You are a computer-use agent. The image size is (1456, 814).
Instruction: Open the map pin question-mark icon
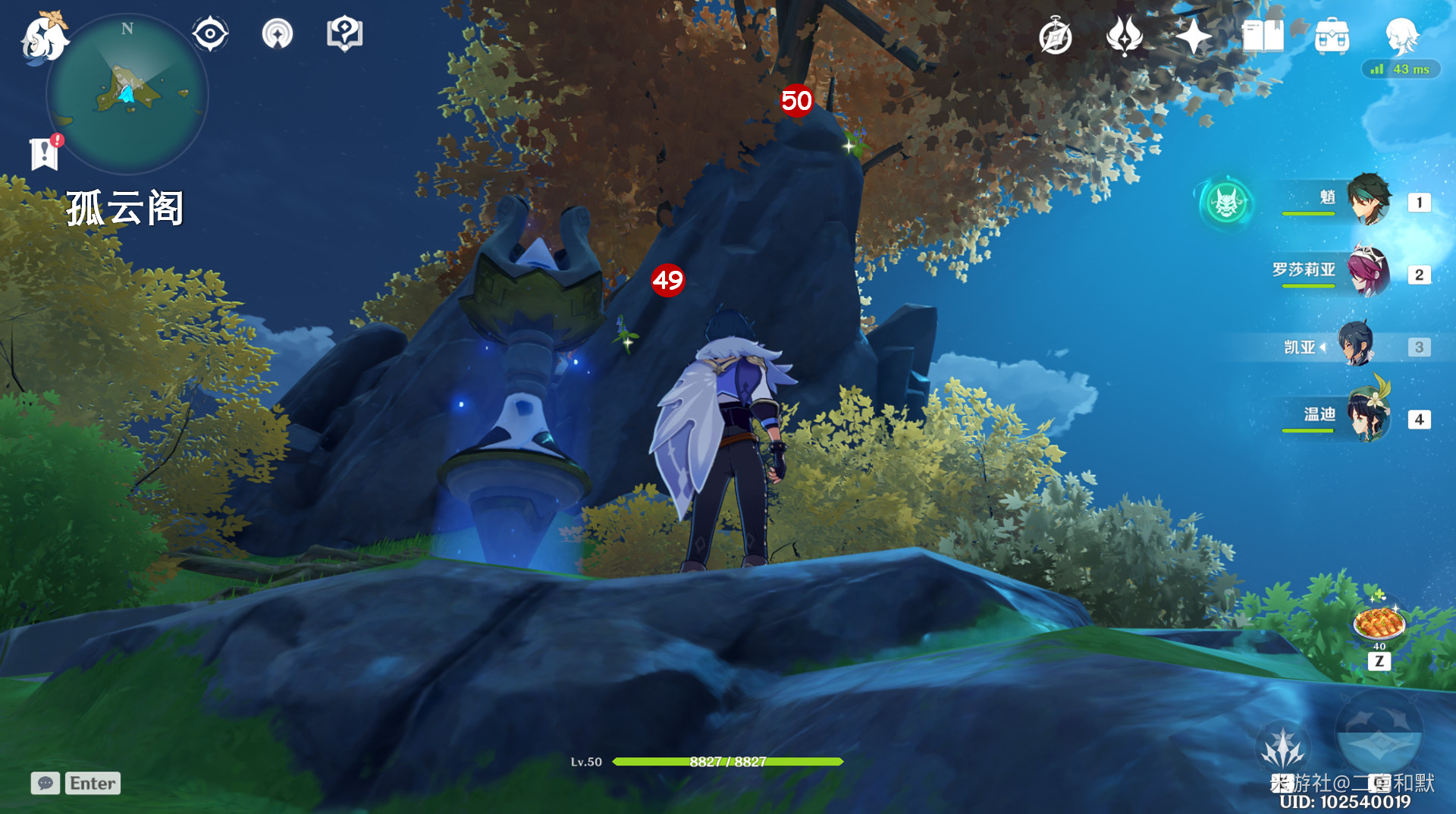tap(344, 34)
